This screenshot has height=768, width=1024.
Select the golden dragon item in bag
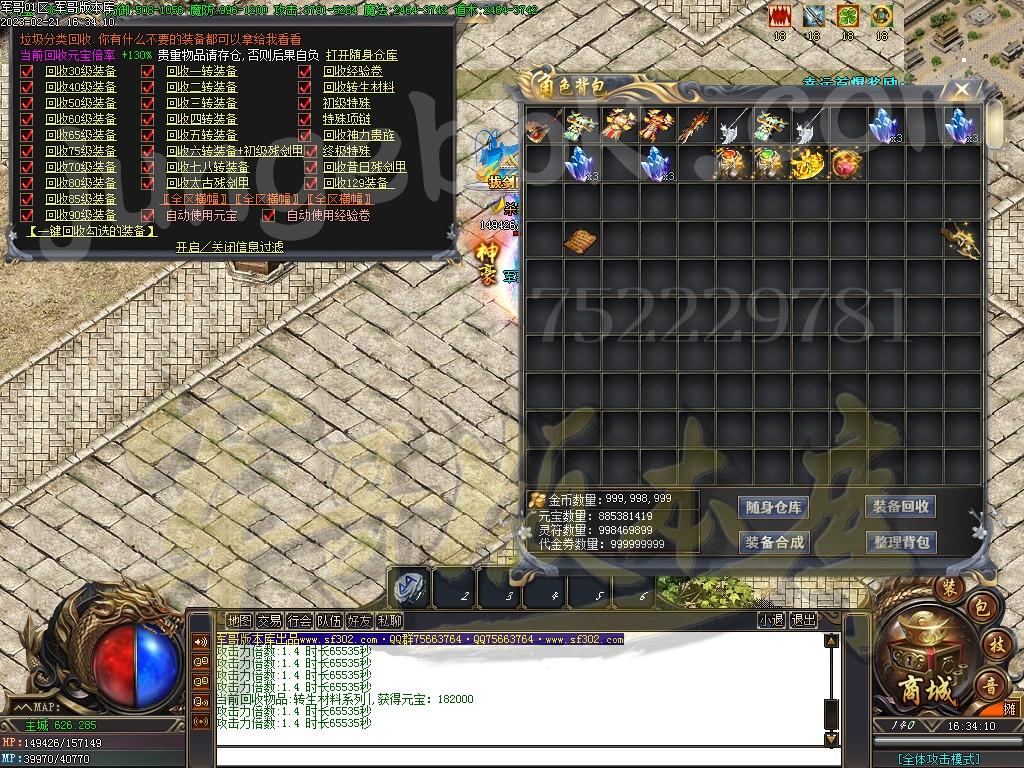962,241
